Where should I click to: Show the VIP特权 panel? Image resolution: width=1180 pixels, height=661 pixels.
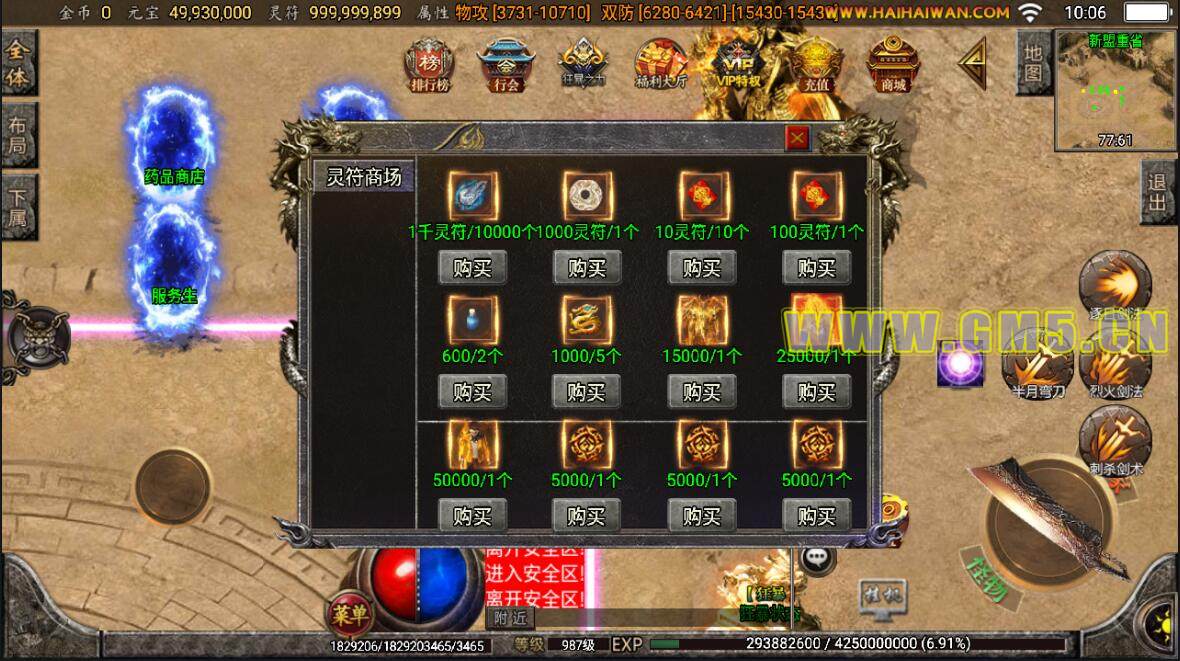point(739,66)
